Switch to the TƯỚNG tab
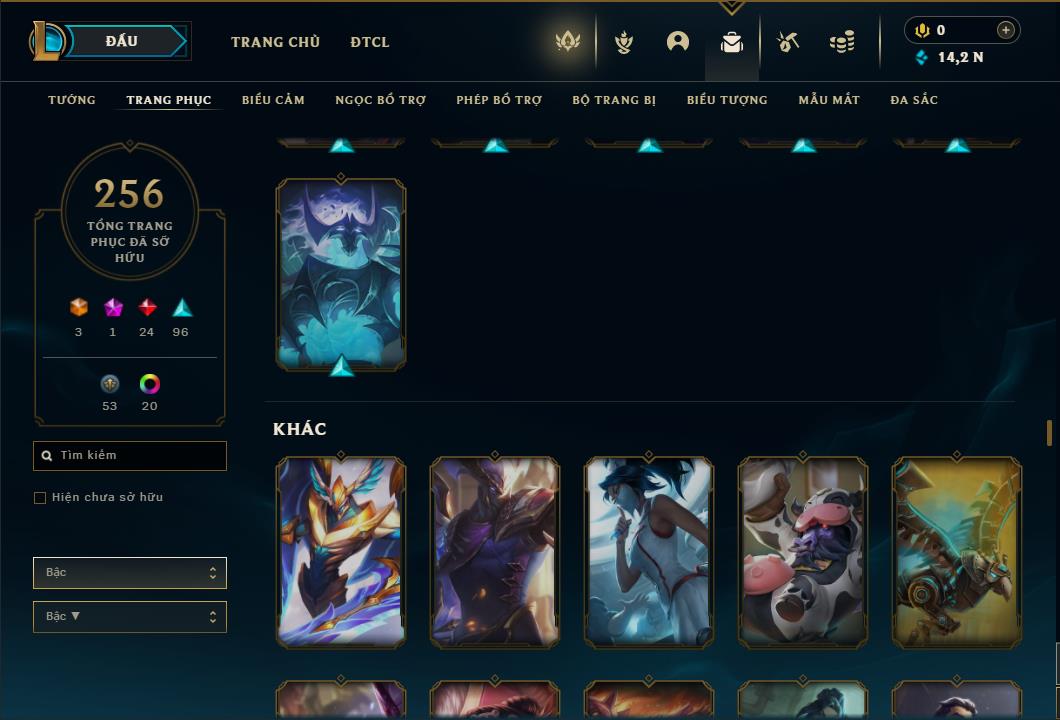This screenshot has width=1060, height=720. [x=72, y=100]
